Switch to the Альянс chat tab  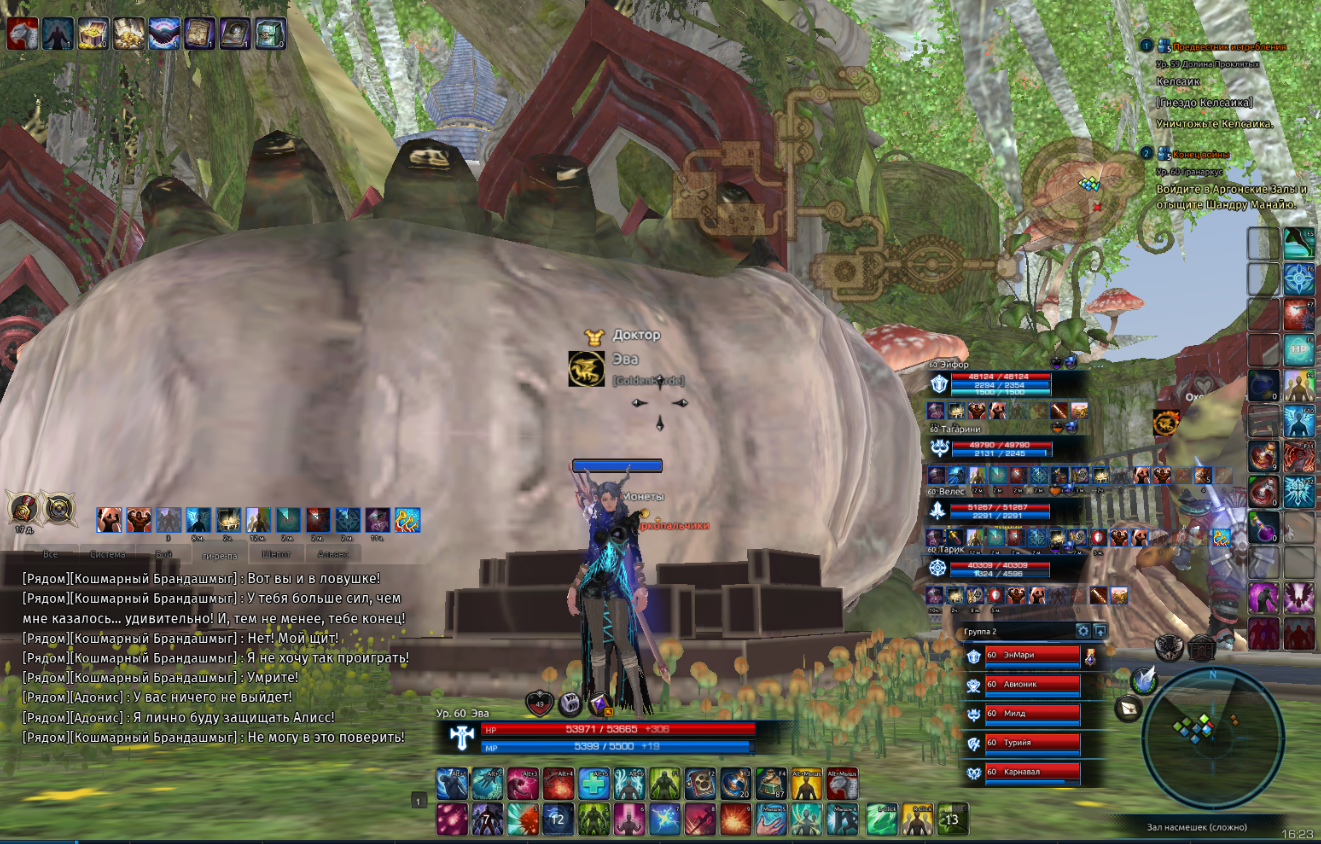[333, 553]
